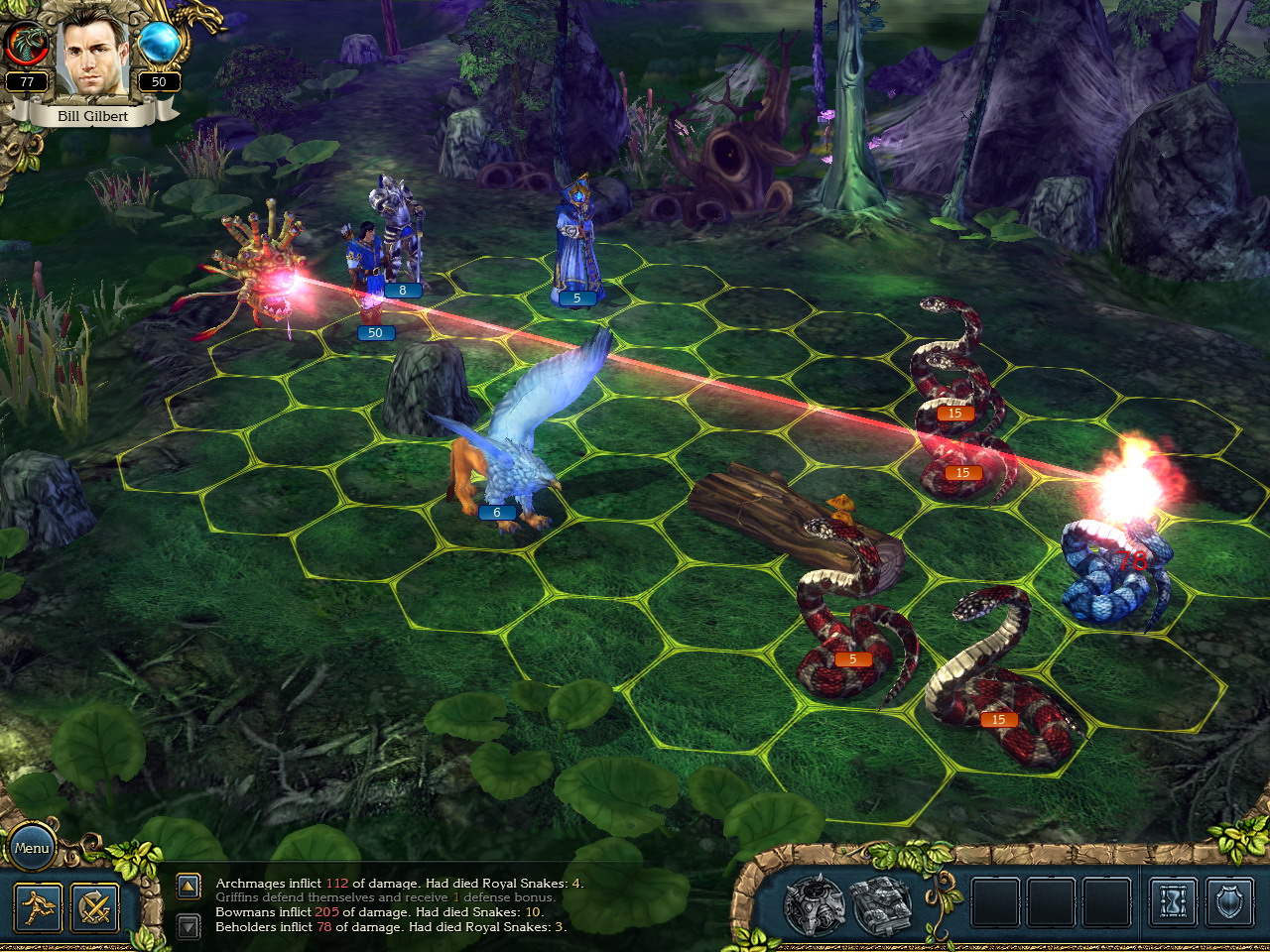Open the spiked Rage chest

(x=815, y=904)
